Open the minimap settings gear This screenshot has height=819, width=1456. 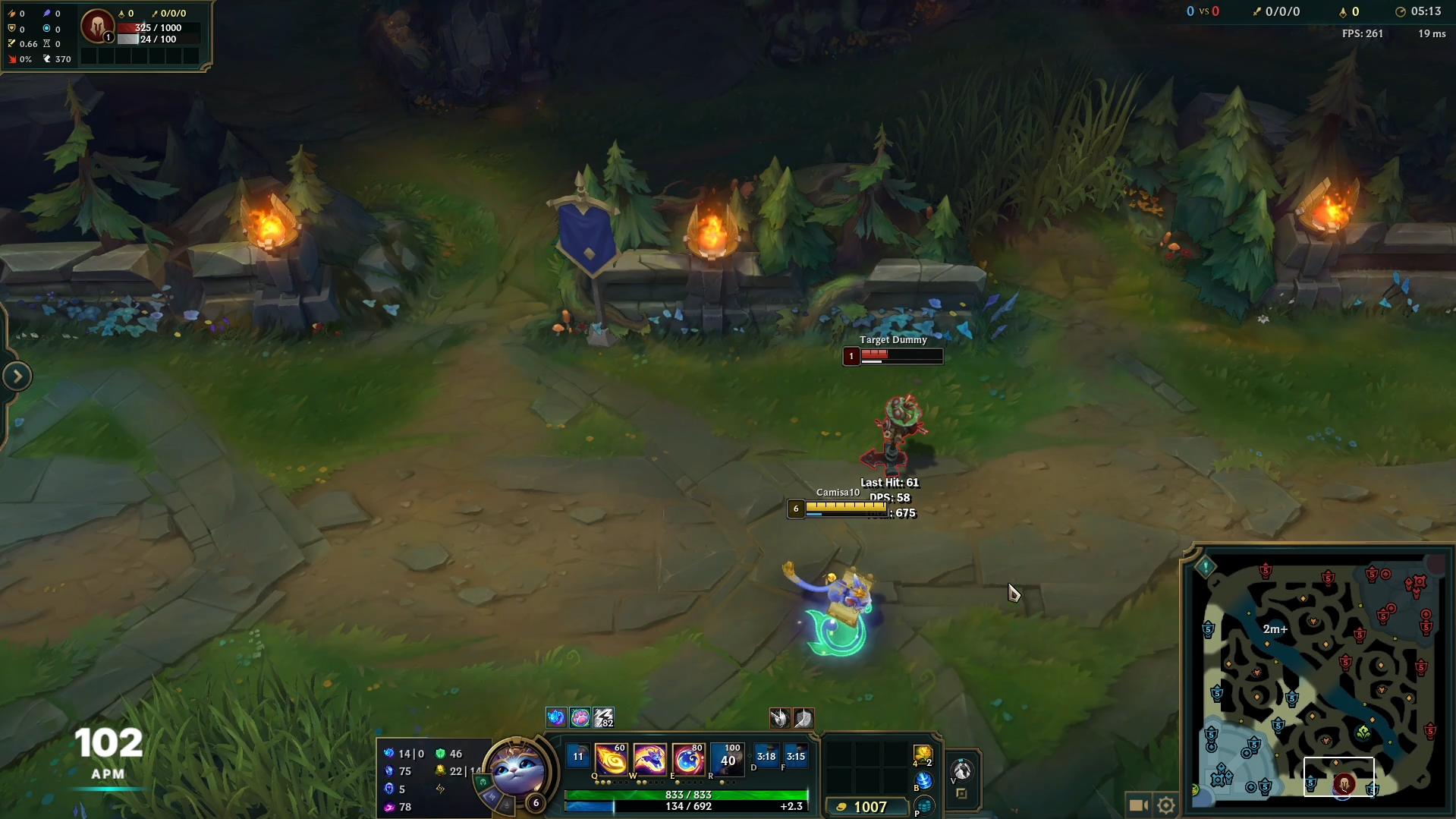(x=1167, y=804)
